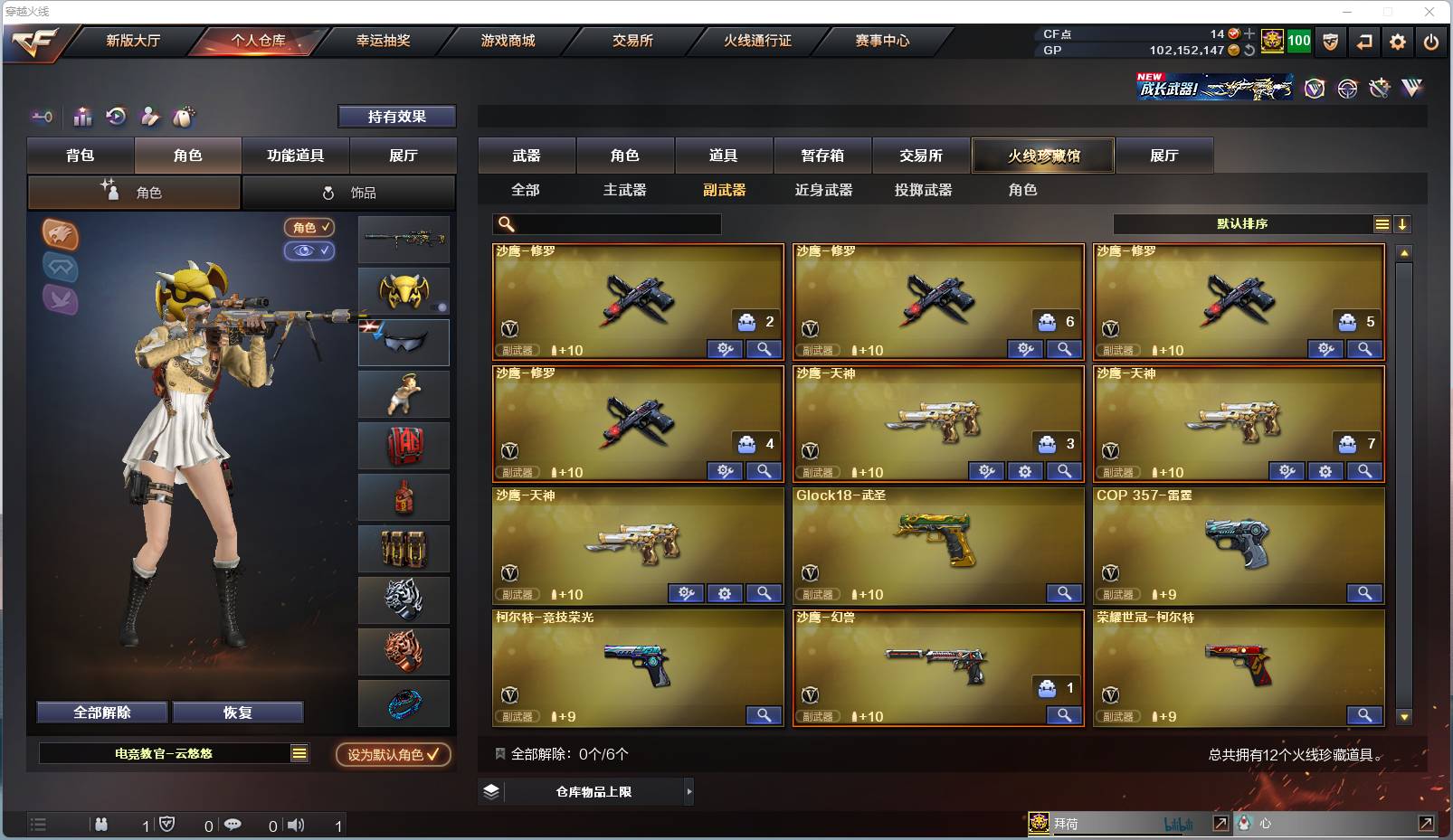This screenshot has height=840, width=1453.
Task: Expand the 仓库物品上限 panel arrow
Action: pyautogui.click(x=689, y=791)
